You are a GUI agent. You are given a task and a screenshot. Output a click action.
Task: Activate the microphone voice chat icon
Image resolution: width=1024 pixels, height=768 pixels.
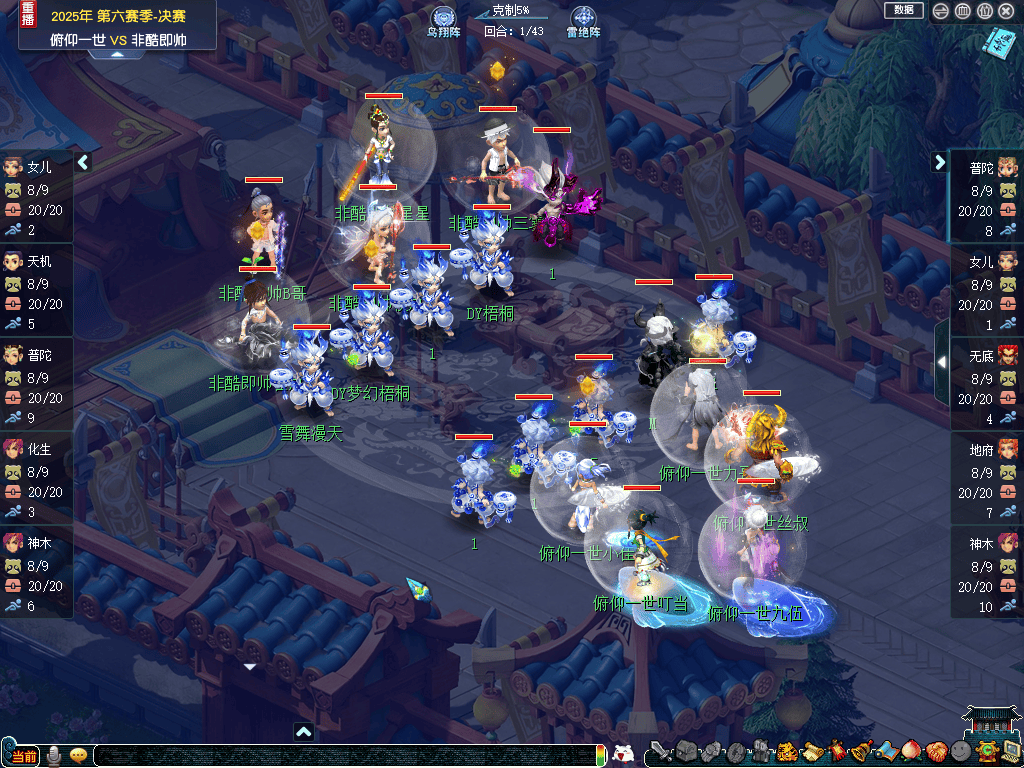(55, 755)
